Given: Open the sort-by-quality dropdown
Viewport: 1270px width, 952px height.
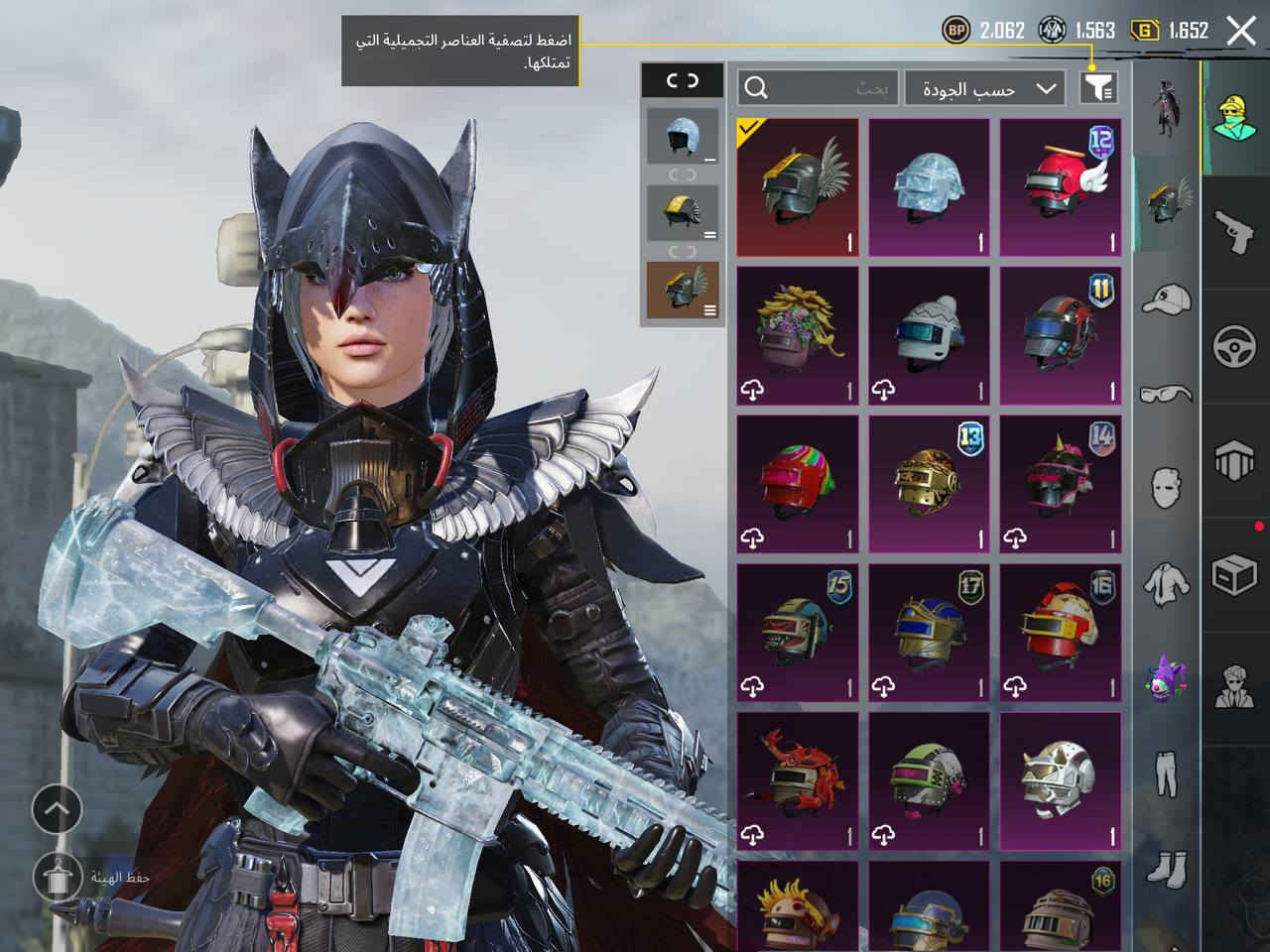Looking at the screenshot, I should (985, 88).
